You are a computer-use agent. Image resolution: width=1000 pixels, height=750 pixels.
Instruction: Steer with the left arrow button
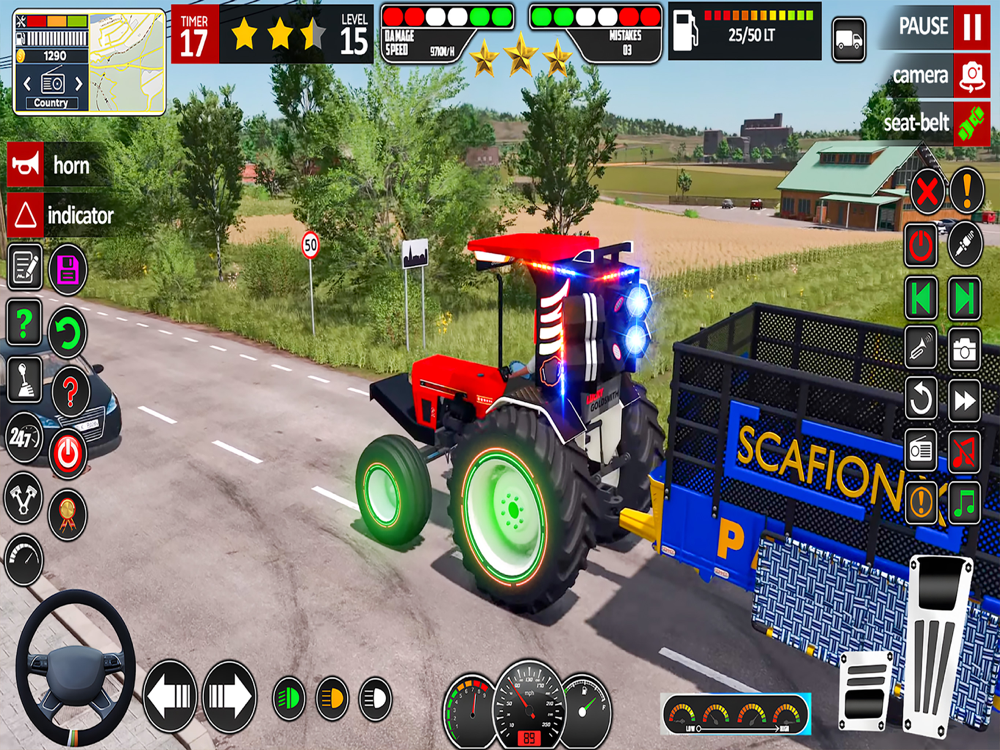[170, 697]
